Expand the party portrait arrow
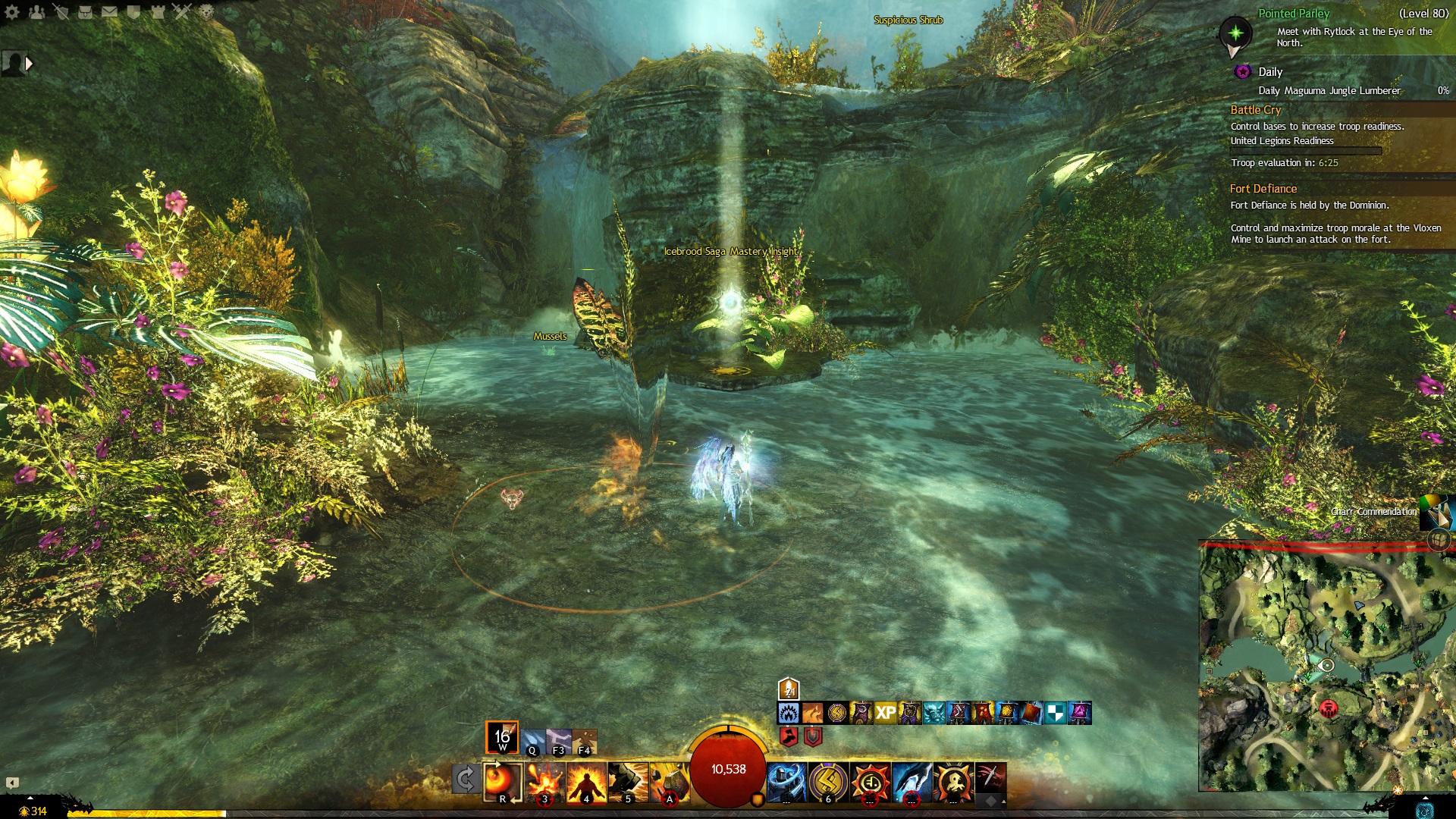1456x819 pixels. pyautogui.click(x=30, y=64)
